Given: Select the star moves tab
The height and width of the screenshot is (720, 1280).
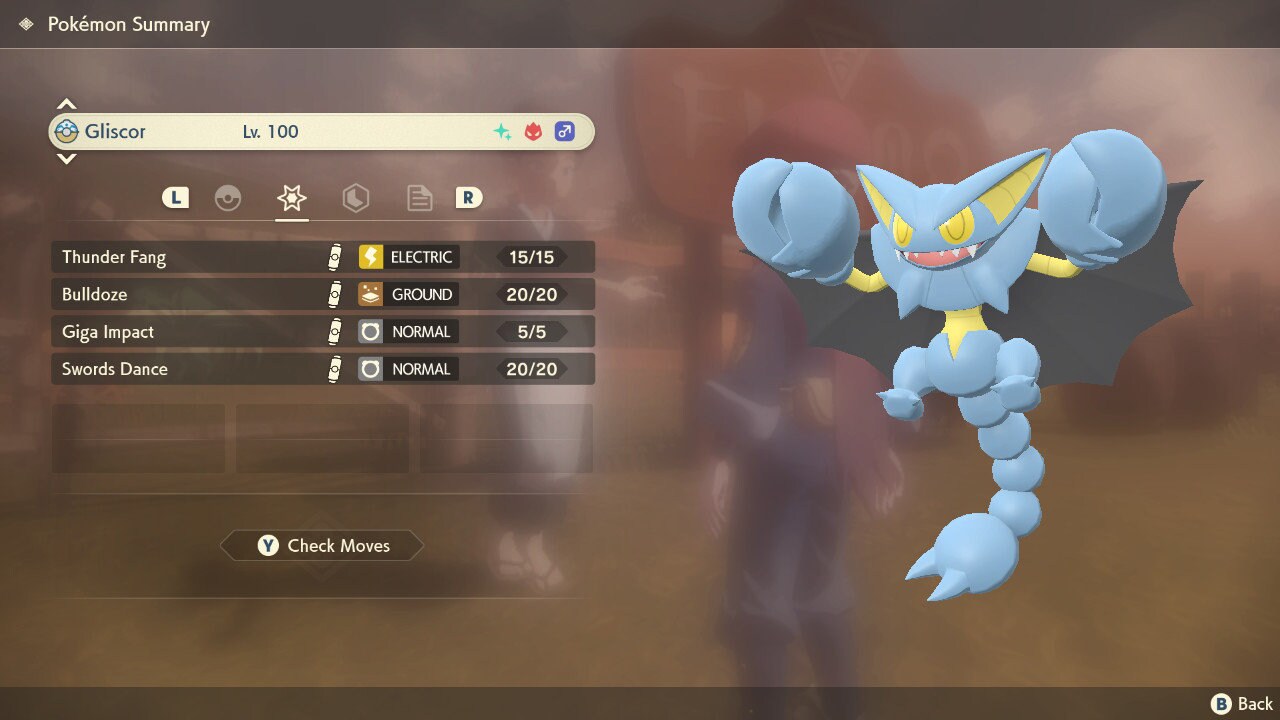Looking at the screenshot, I should (291, 197).
